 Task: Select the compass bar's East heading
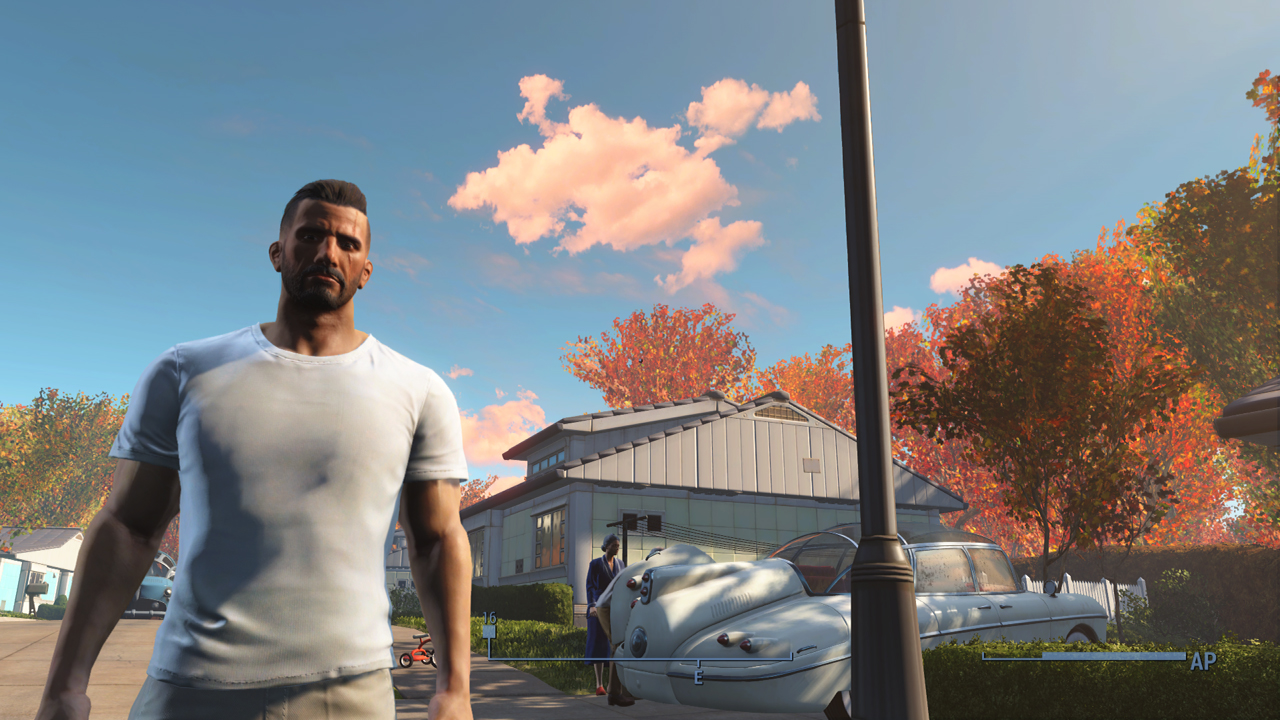pyautogui.click(x=698, y=677)
